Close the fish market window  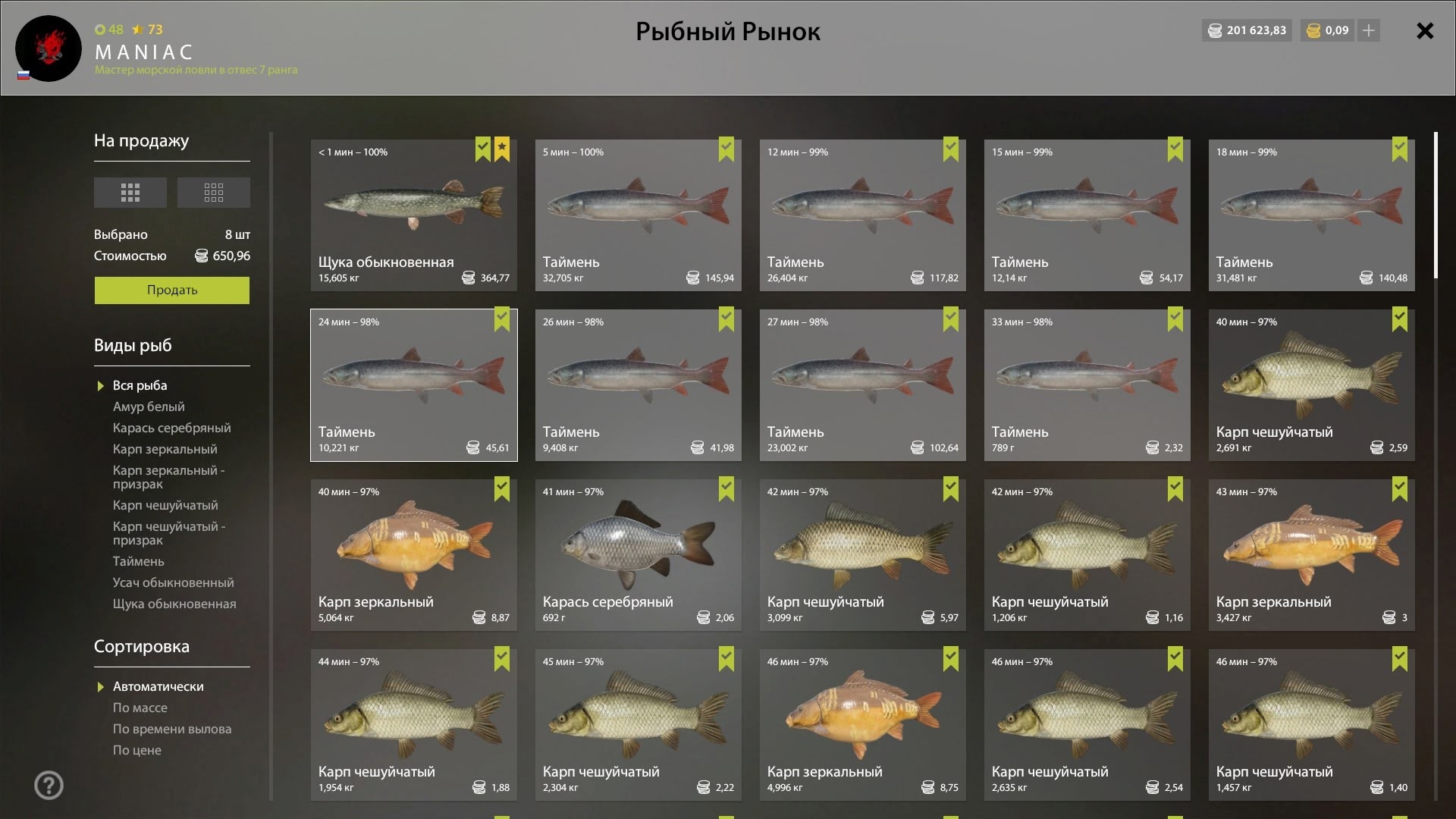tap(1425, 31)
